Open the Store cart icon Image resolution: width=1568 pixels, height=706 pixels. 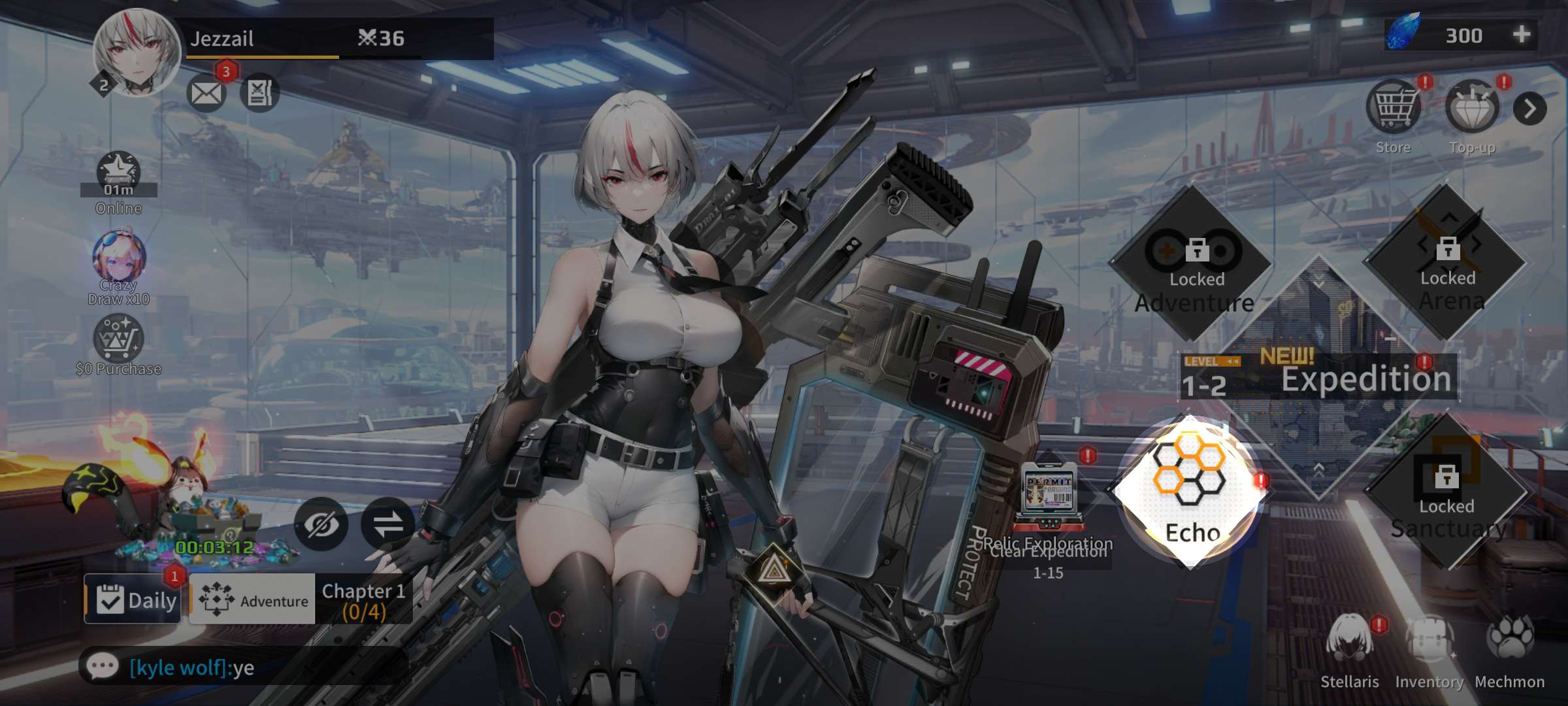(x=1393, y=108)
